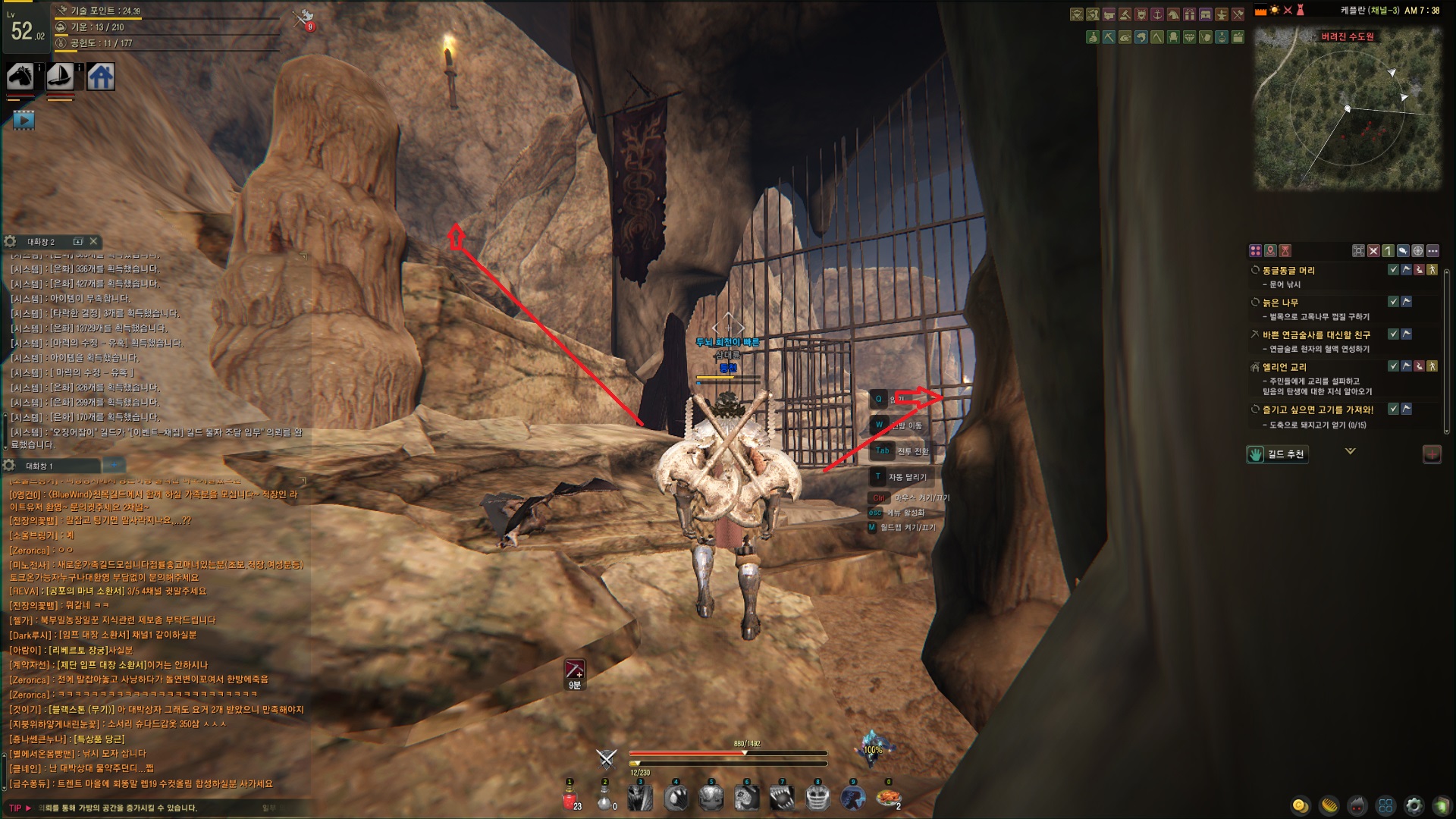Open the 길드 추천 guild recommendation button

coord(1278,454)
